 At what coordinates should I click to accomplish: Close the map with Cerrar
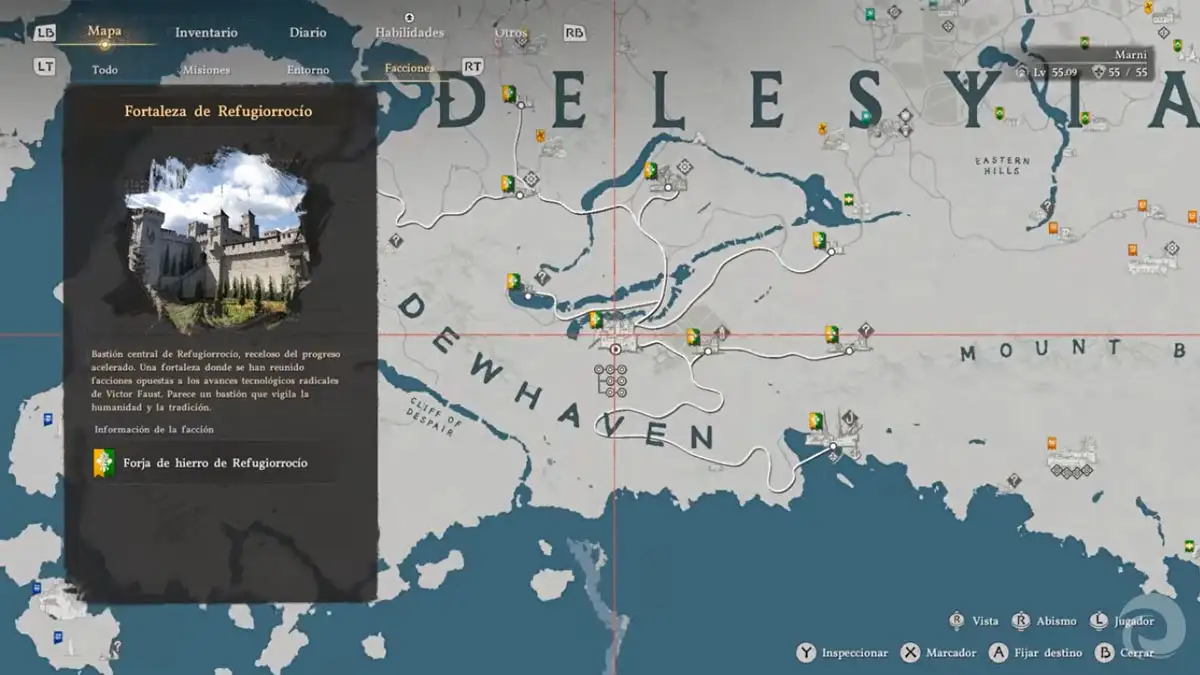pos(1124,653)
